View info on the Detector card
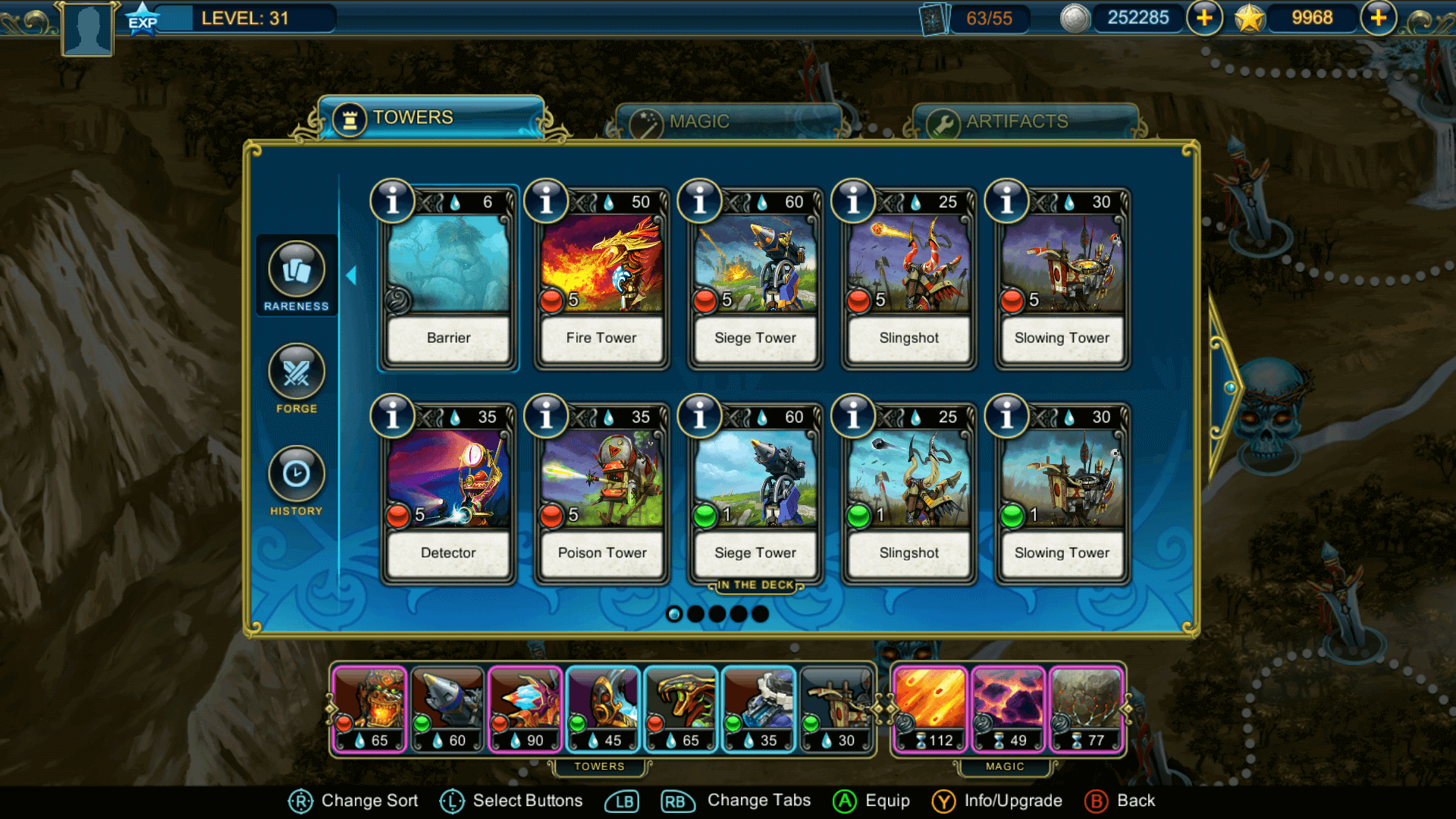Viewport: 1456px width, 819px height. [392, 416]
